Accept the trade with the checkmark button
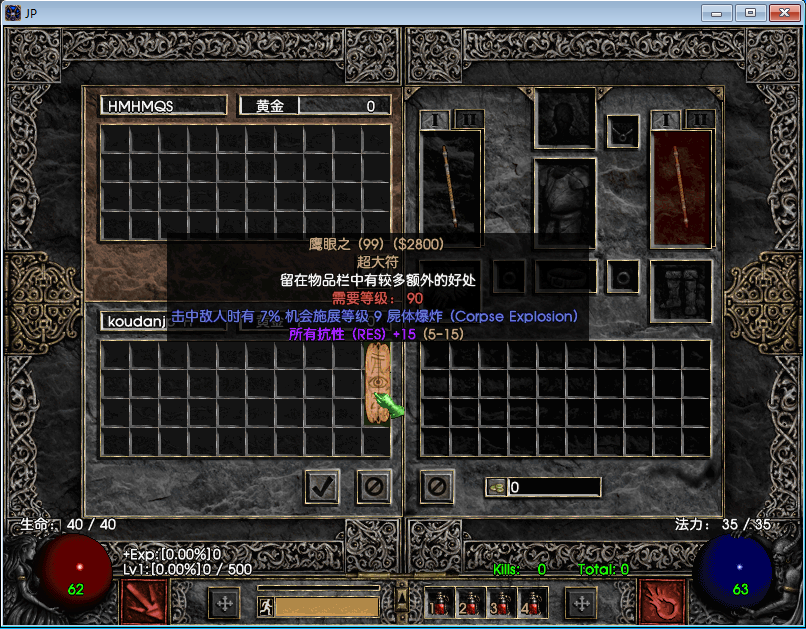Image resolution: width=806 pixels, height=629 pixels. [322, 487]
